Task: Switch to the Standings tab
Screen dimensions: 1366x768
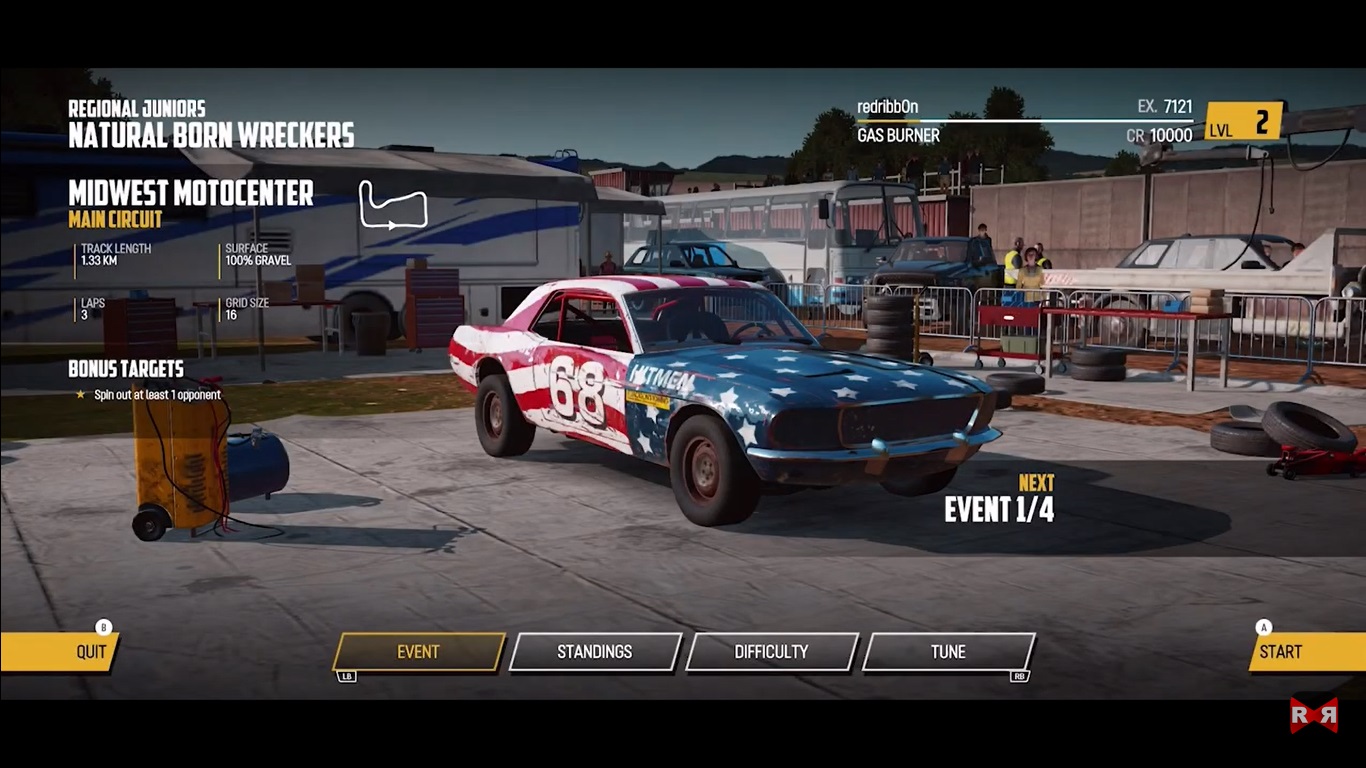Action: coord(595,652)
